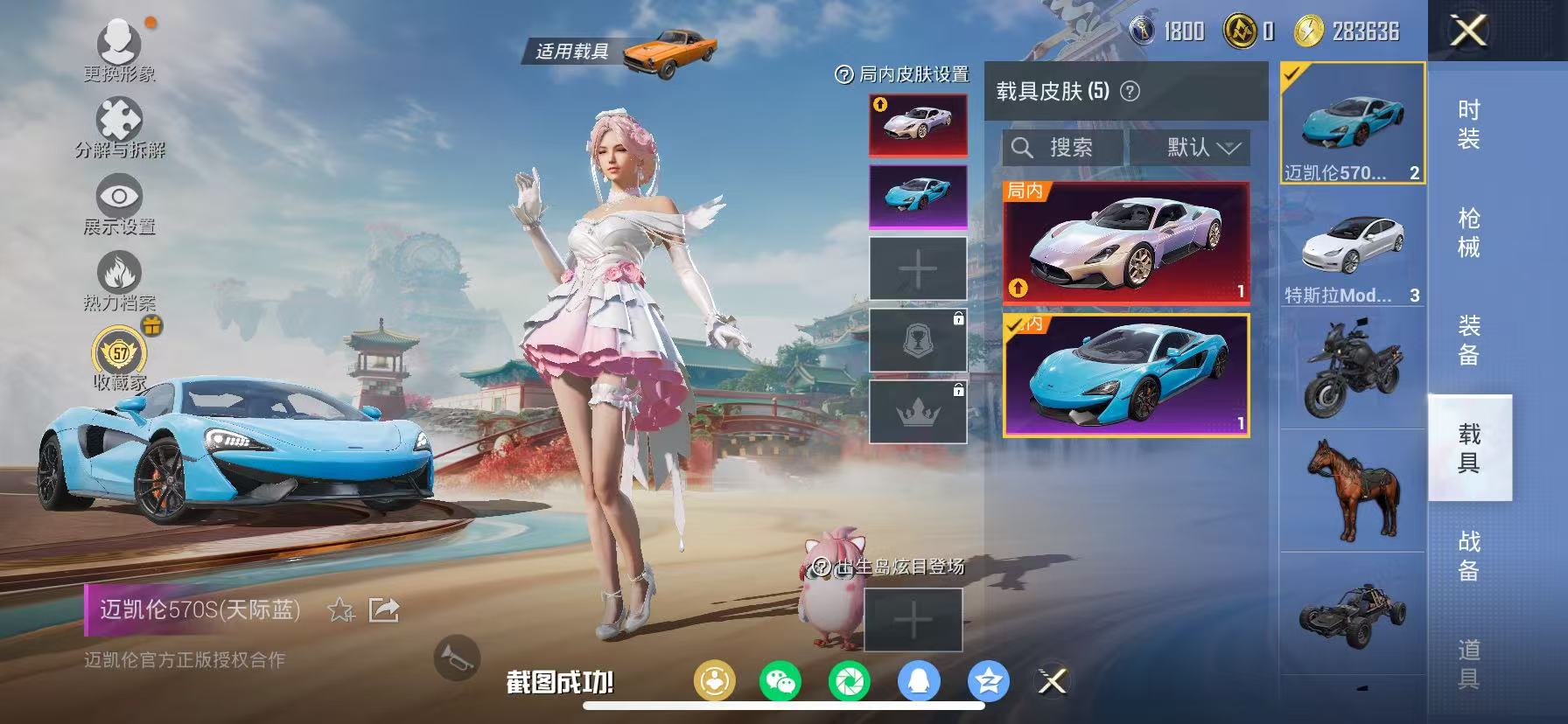Click the 搜索 search bar
1568x724 pixels.
pyautogui.click(x=1063, y=147)
